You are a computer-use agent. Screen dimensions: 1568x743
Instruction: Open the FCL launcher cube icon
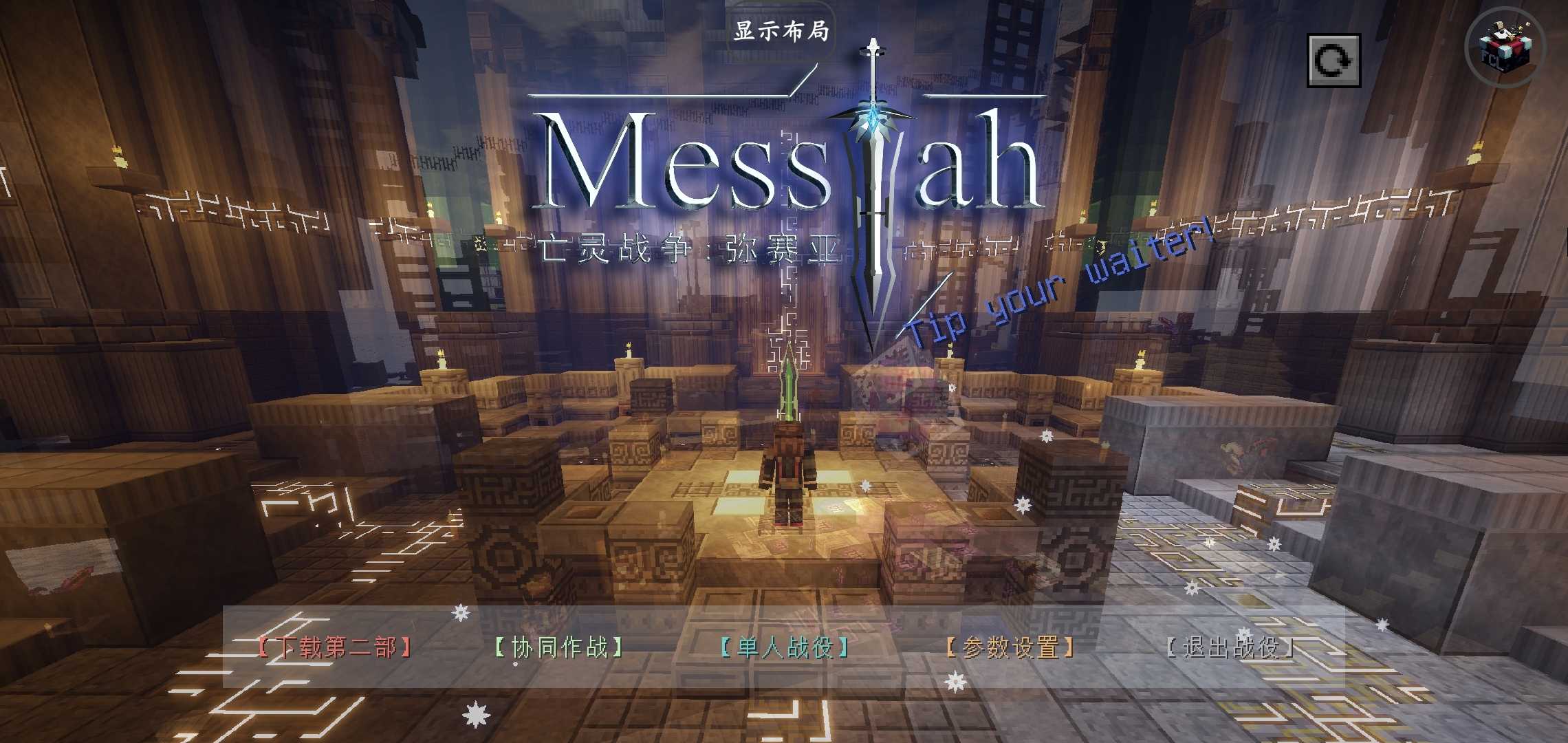pos(1505,48)
